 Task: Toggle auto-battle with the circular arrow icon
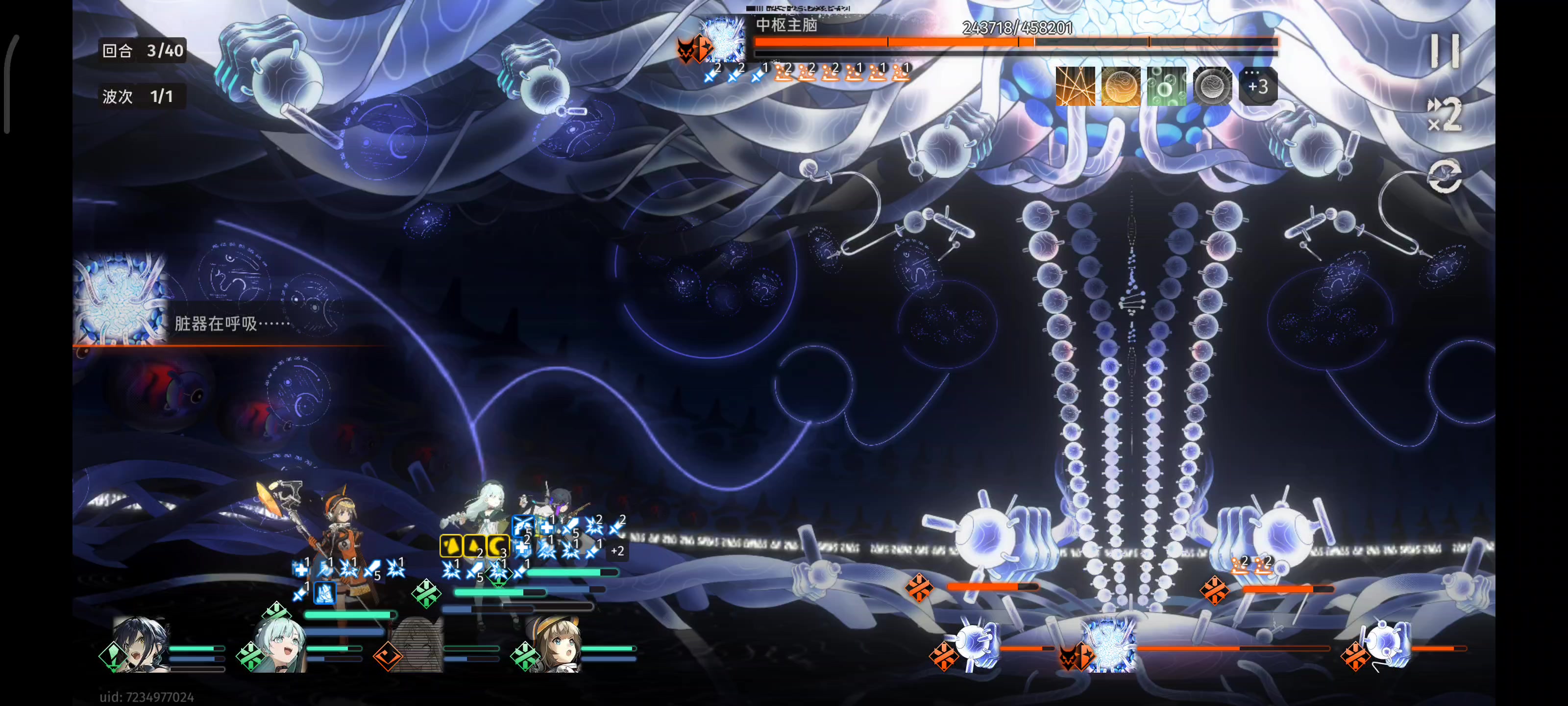coord(1445,176)
